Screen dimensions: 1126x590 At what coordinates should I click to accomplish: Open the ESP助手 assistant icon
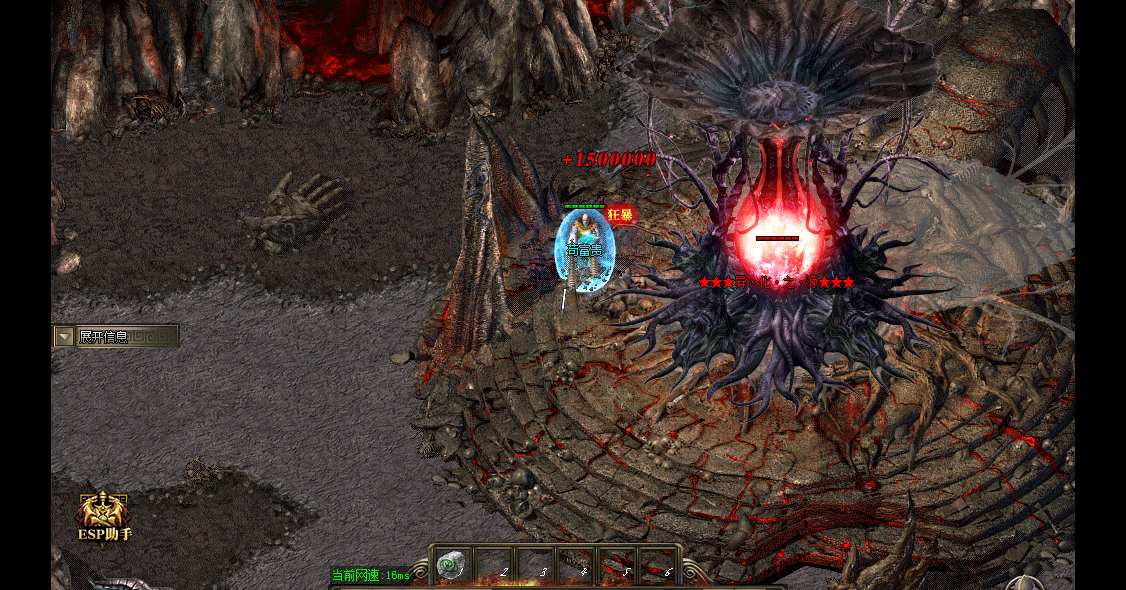click(104, 513)
